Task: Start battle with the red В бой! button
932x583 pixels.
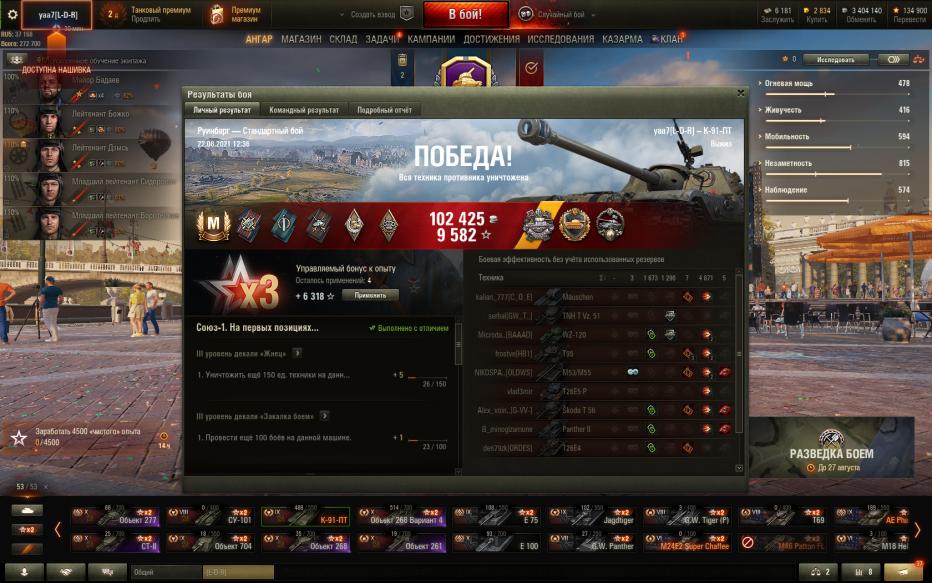Action: tap(465, 14)
